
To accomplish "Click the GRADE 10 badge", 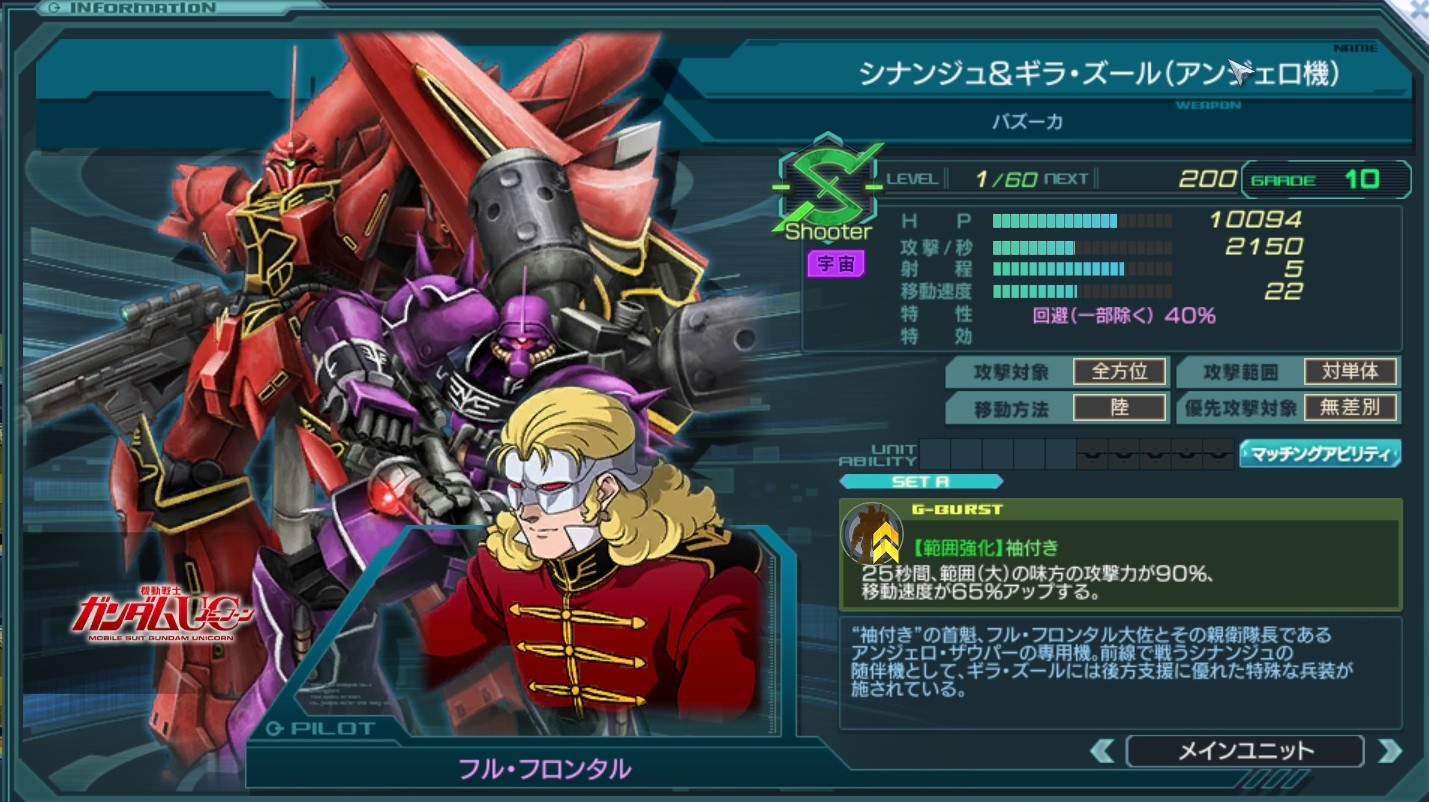I will point(1324,180).
